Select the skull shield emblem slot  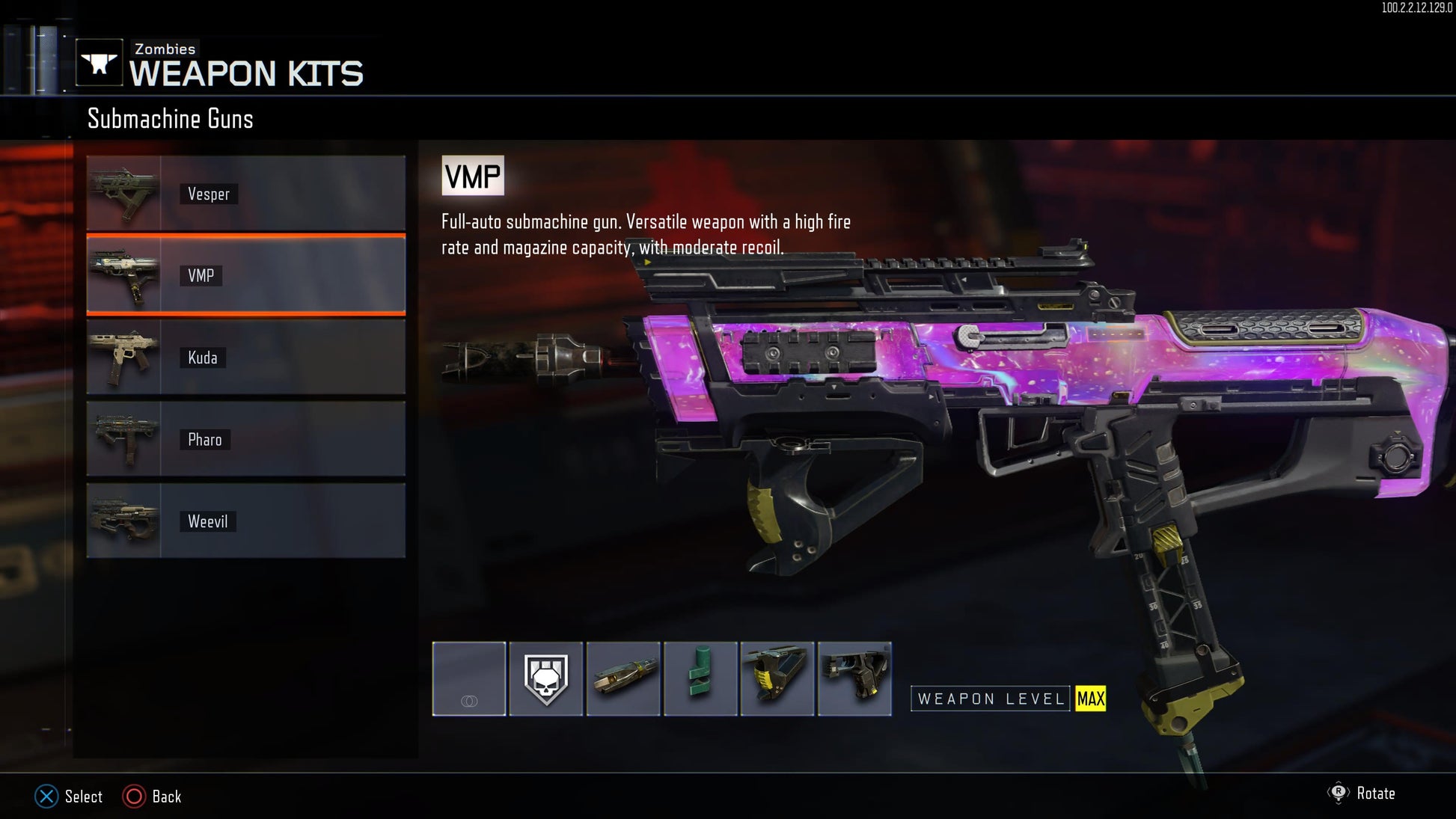(546, 678)
